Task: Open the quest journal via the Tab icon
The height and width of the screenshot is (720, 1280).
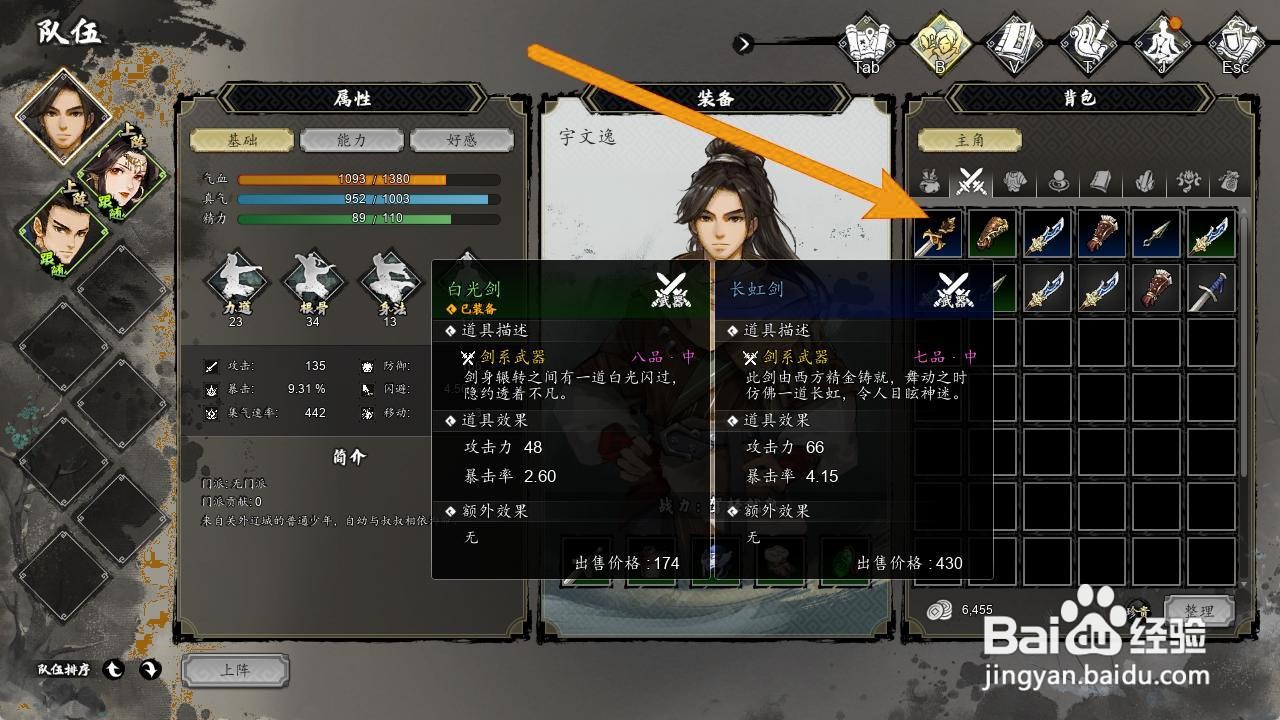Action: (866, 42)
